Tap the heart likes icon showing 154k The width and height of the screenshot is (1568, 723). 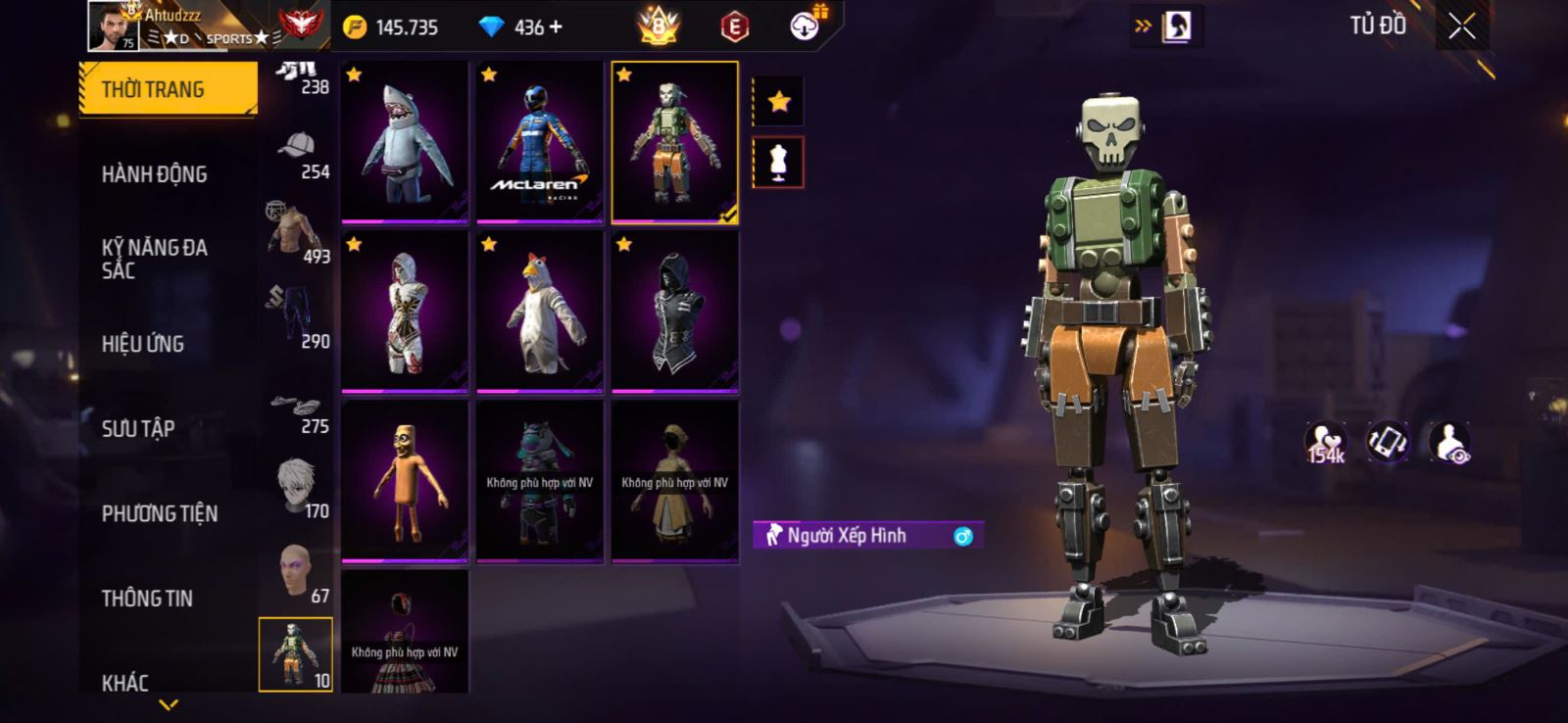1325,443
